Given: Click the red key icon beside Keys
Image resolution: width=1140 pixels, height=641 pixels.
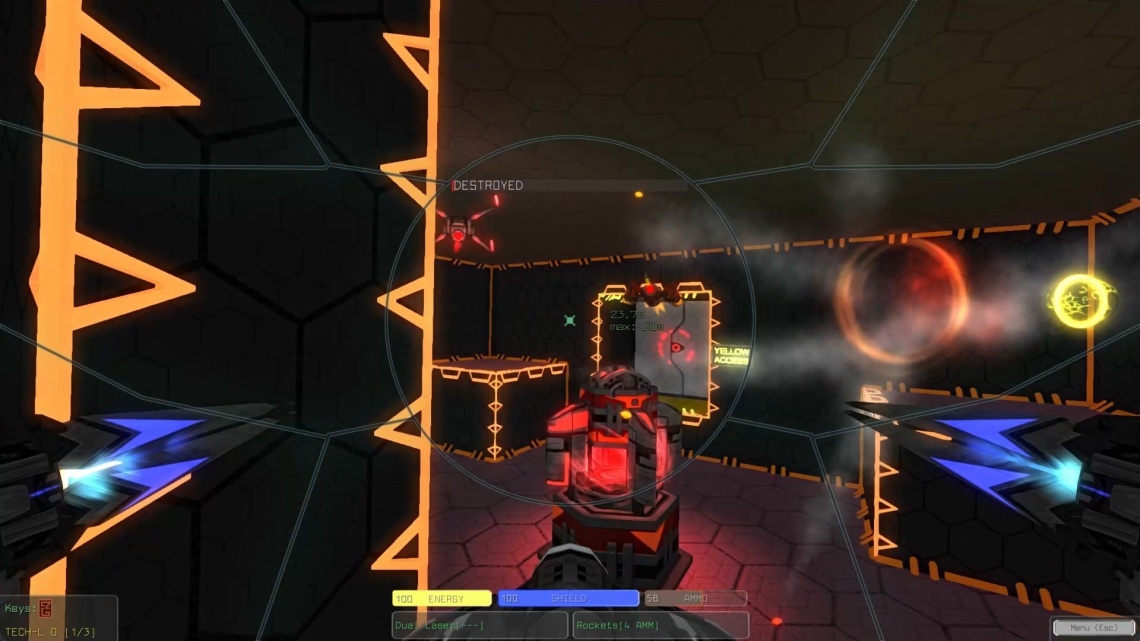Looking at the screenshot, I should click(45, 609).
